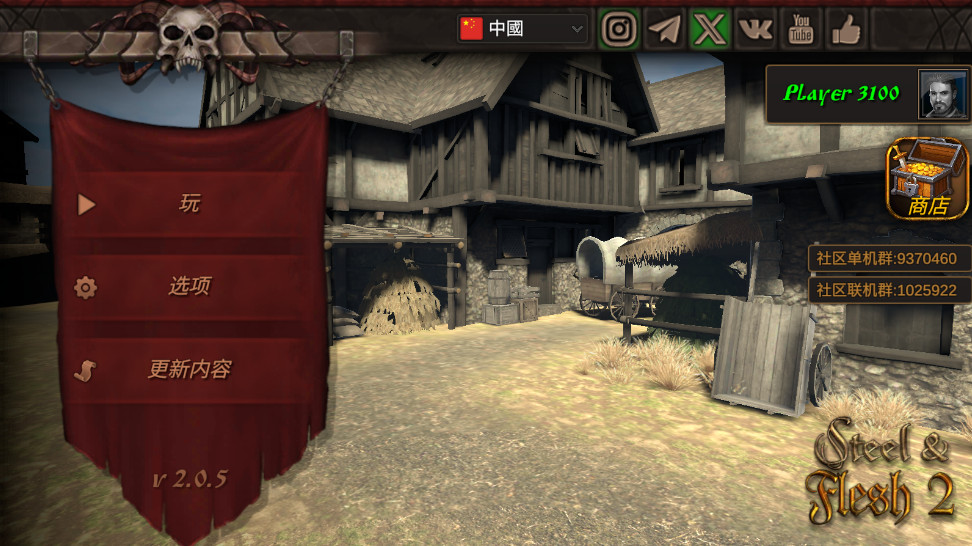
Task: Go to the YouTube channel icon
Action: [x=801, y=29]
